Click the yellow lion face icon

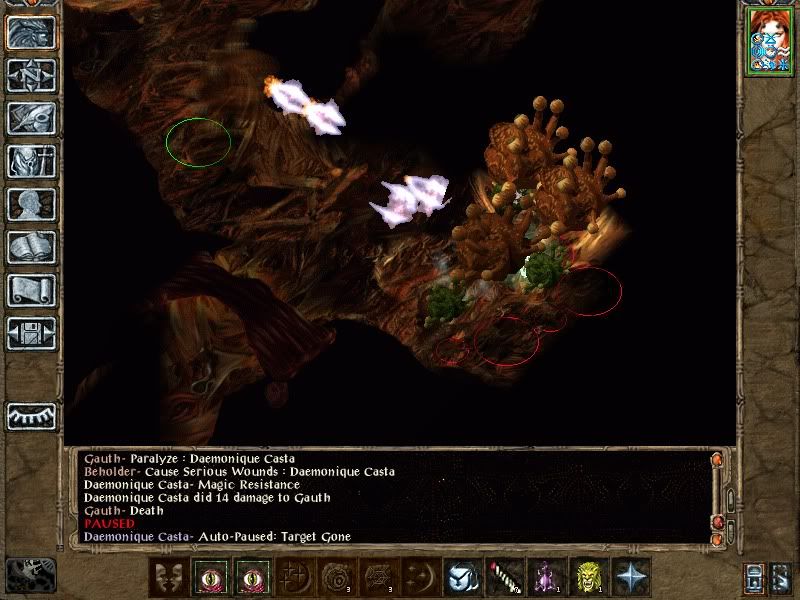[x=590, y=578]
